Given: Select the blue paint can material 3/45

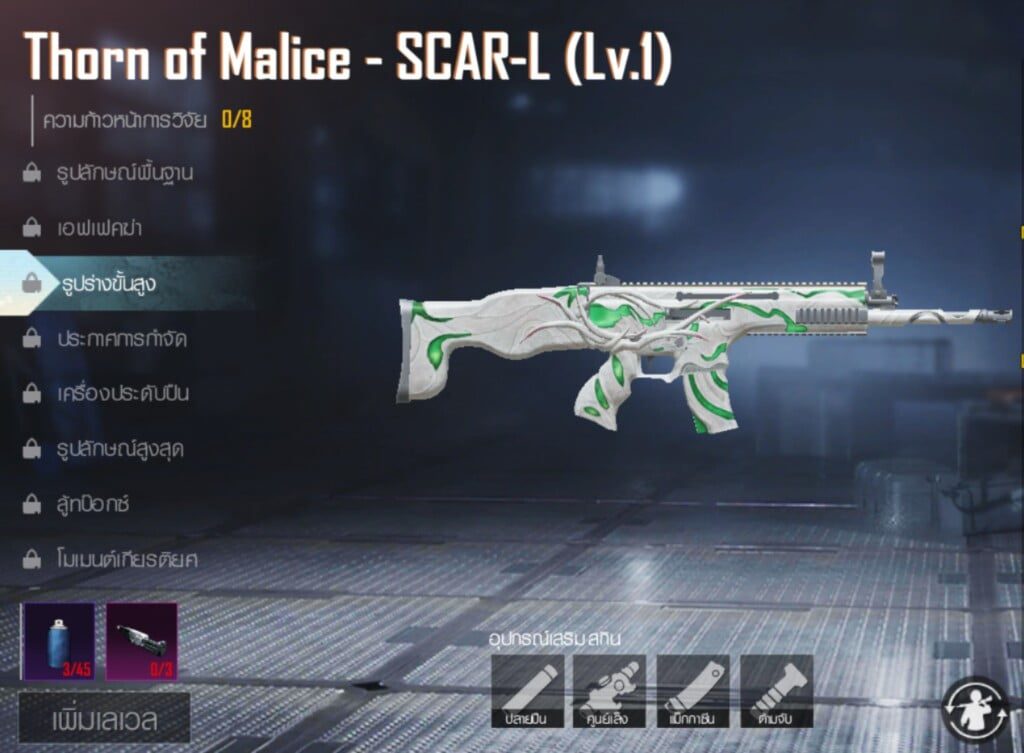Looking at the screenshot, I should (x=58, y=641).
